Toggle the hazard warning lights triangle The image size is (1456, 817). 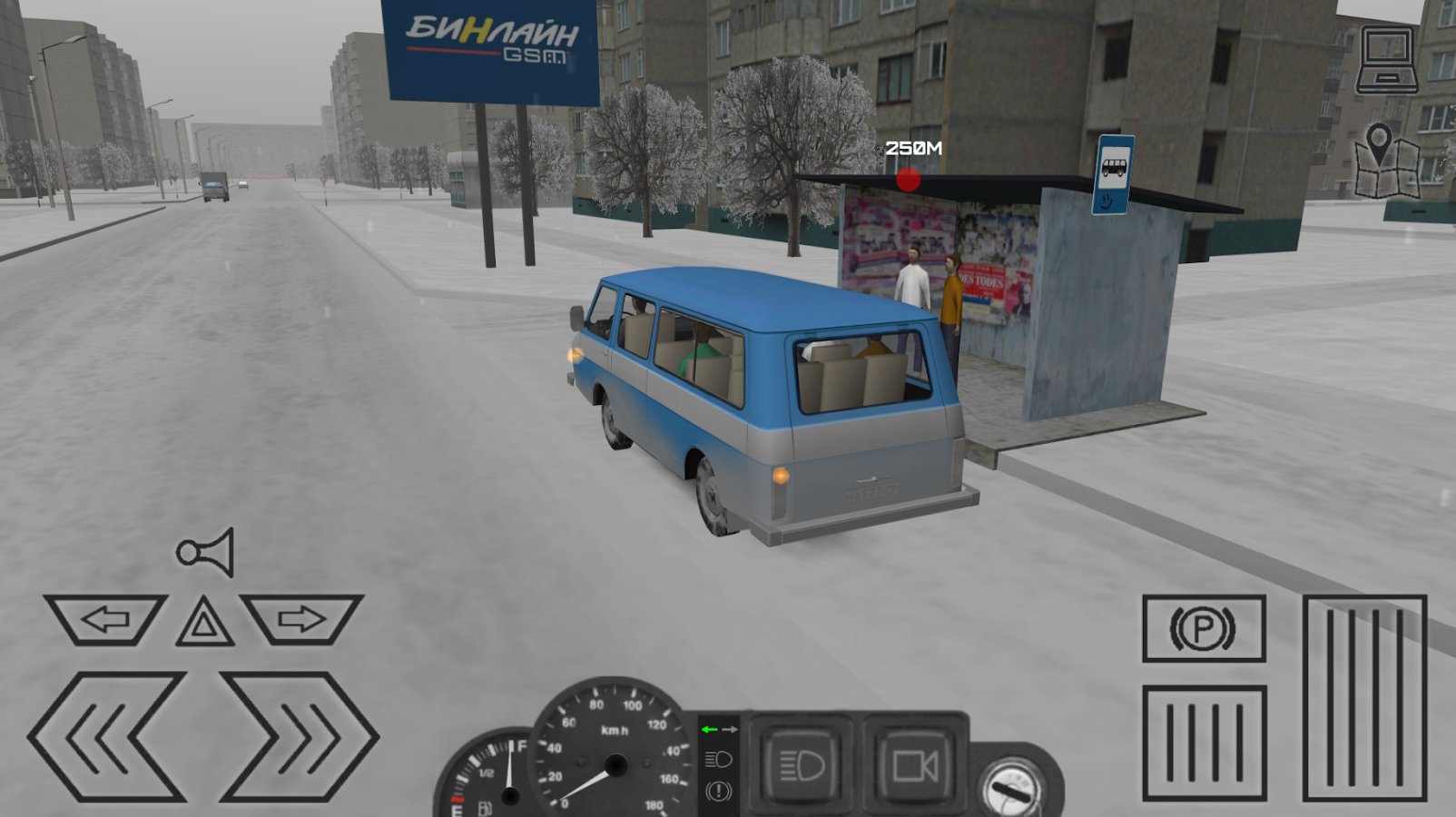point(204,623)
